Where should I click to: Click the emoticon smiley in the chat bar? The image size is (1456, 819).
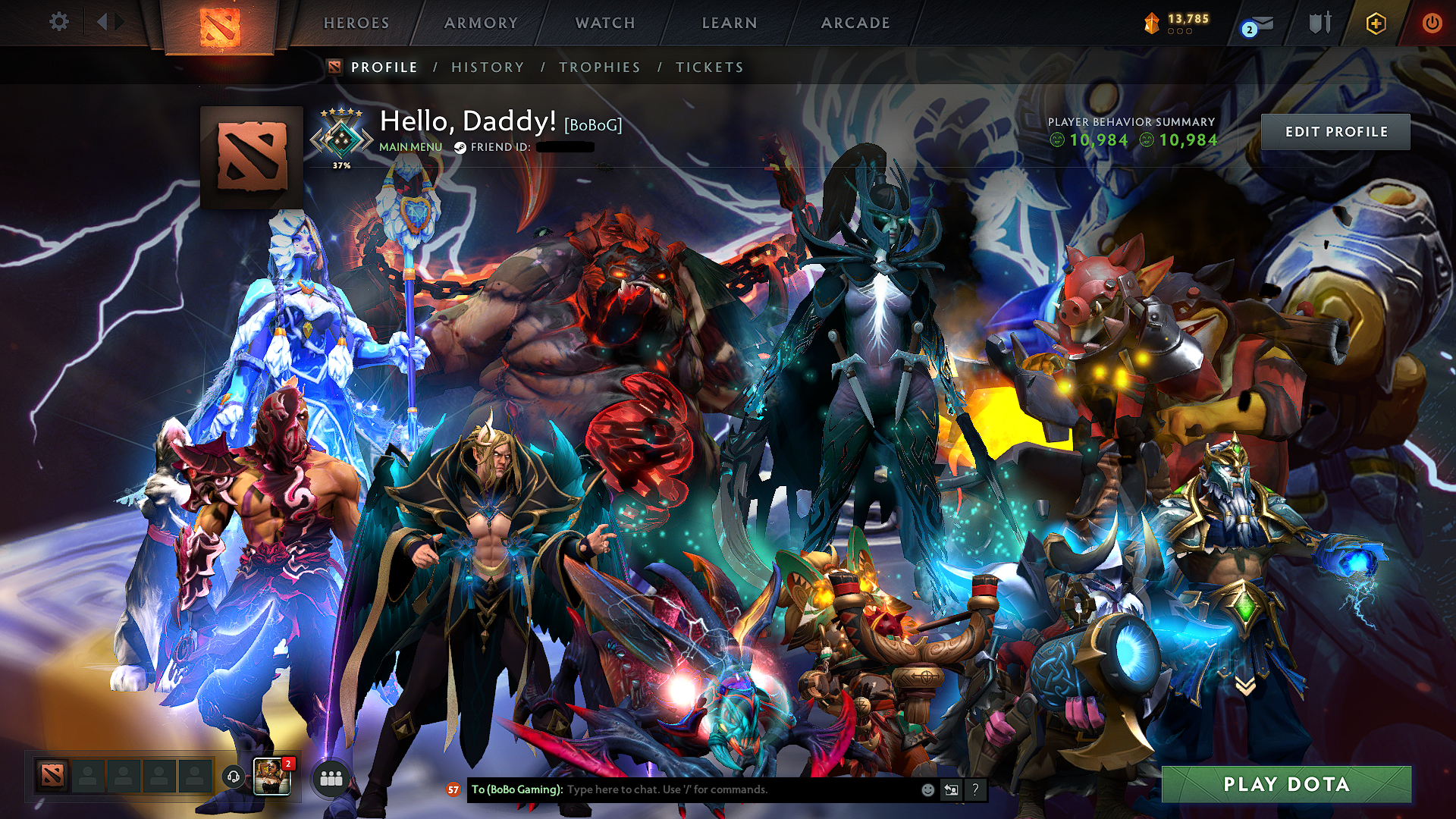[x=927, y=790]
